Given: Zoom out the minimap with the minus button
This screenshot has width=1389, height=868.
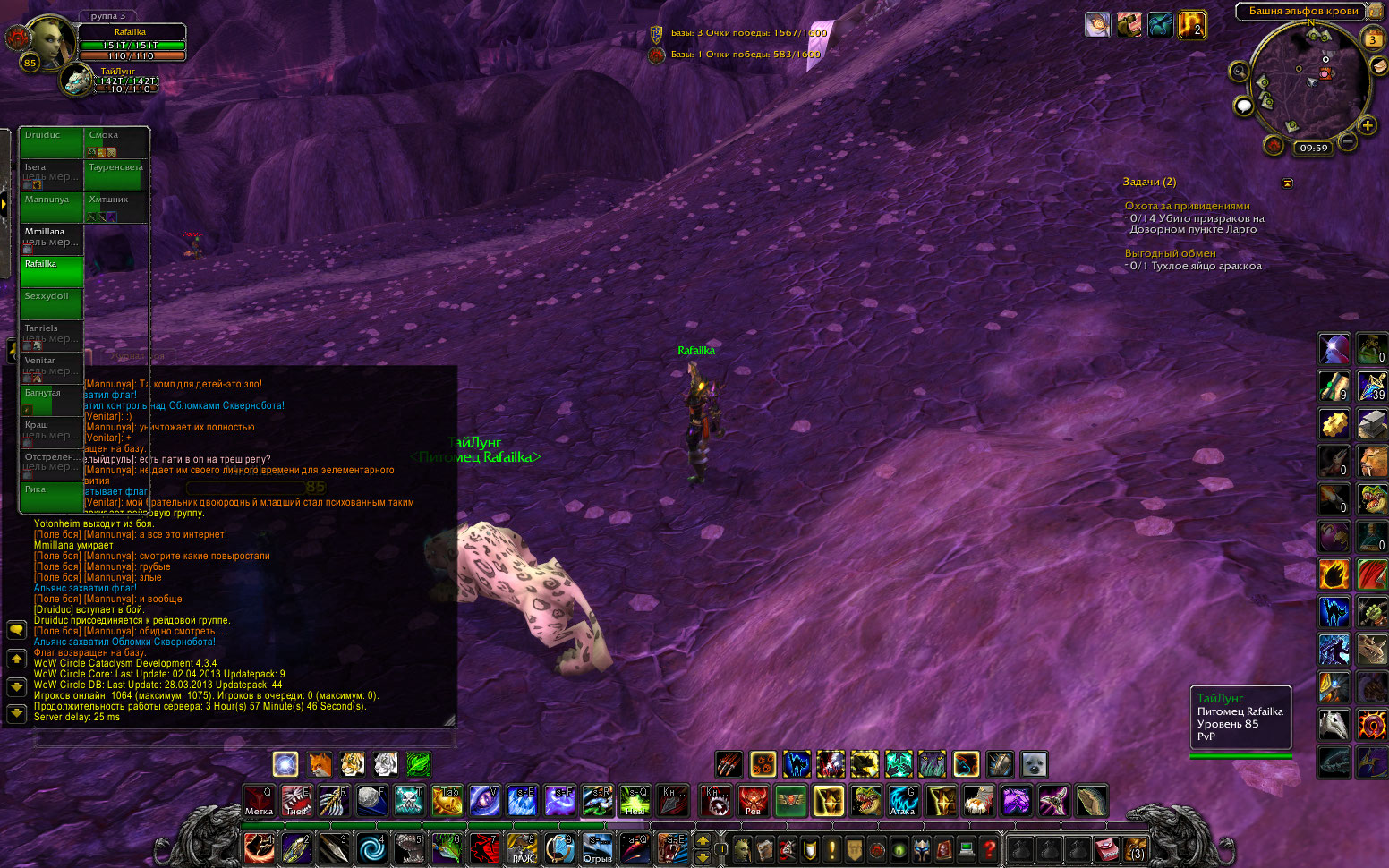Looking at the screenshot, I should (1348, 141).
